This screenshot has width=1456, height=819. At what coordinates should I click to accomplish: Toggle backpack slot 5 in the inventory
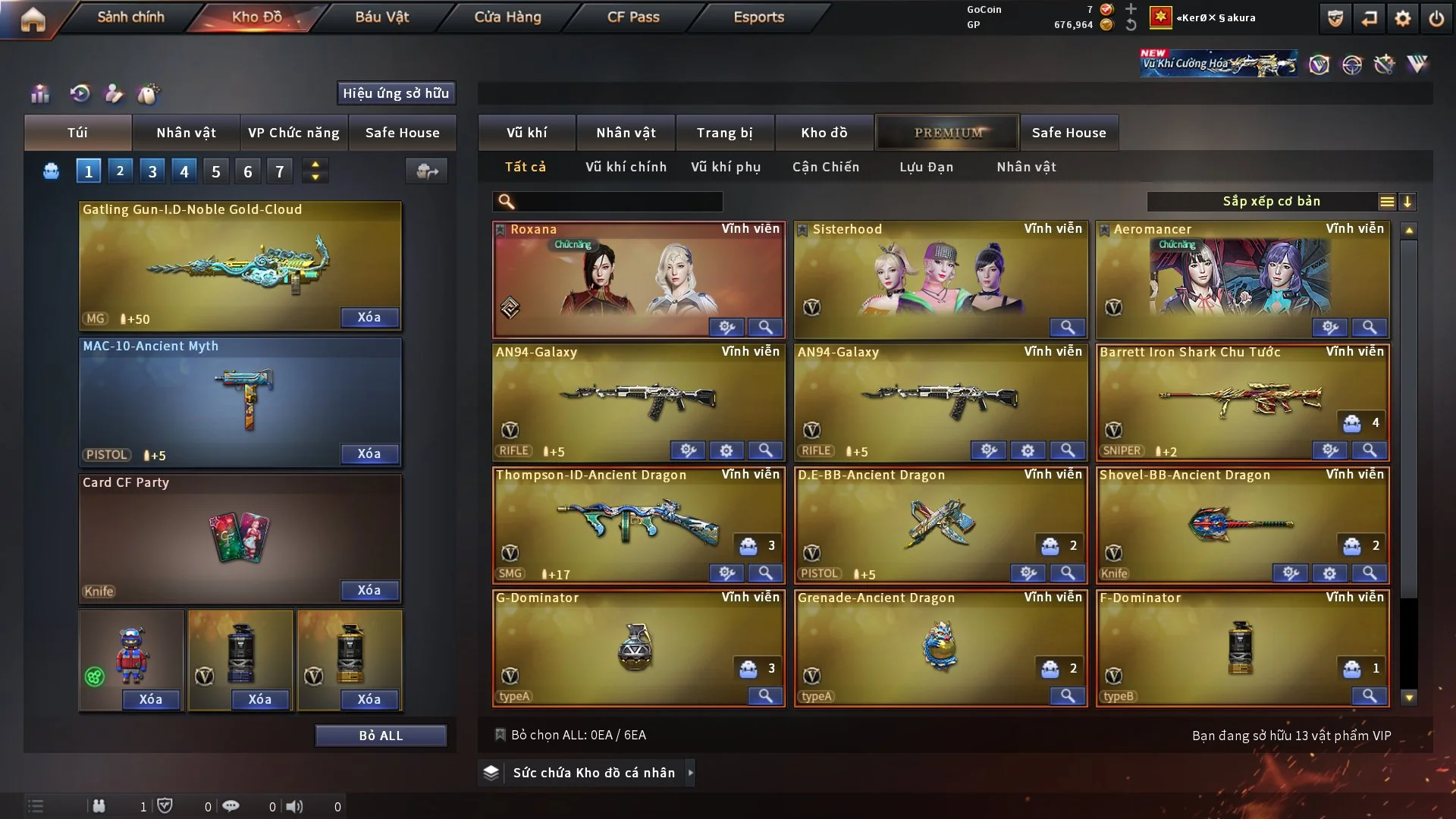215,171
